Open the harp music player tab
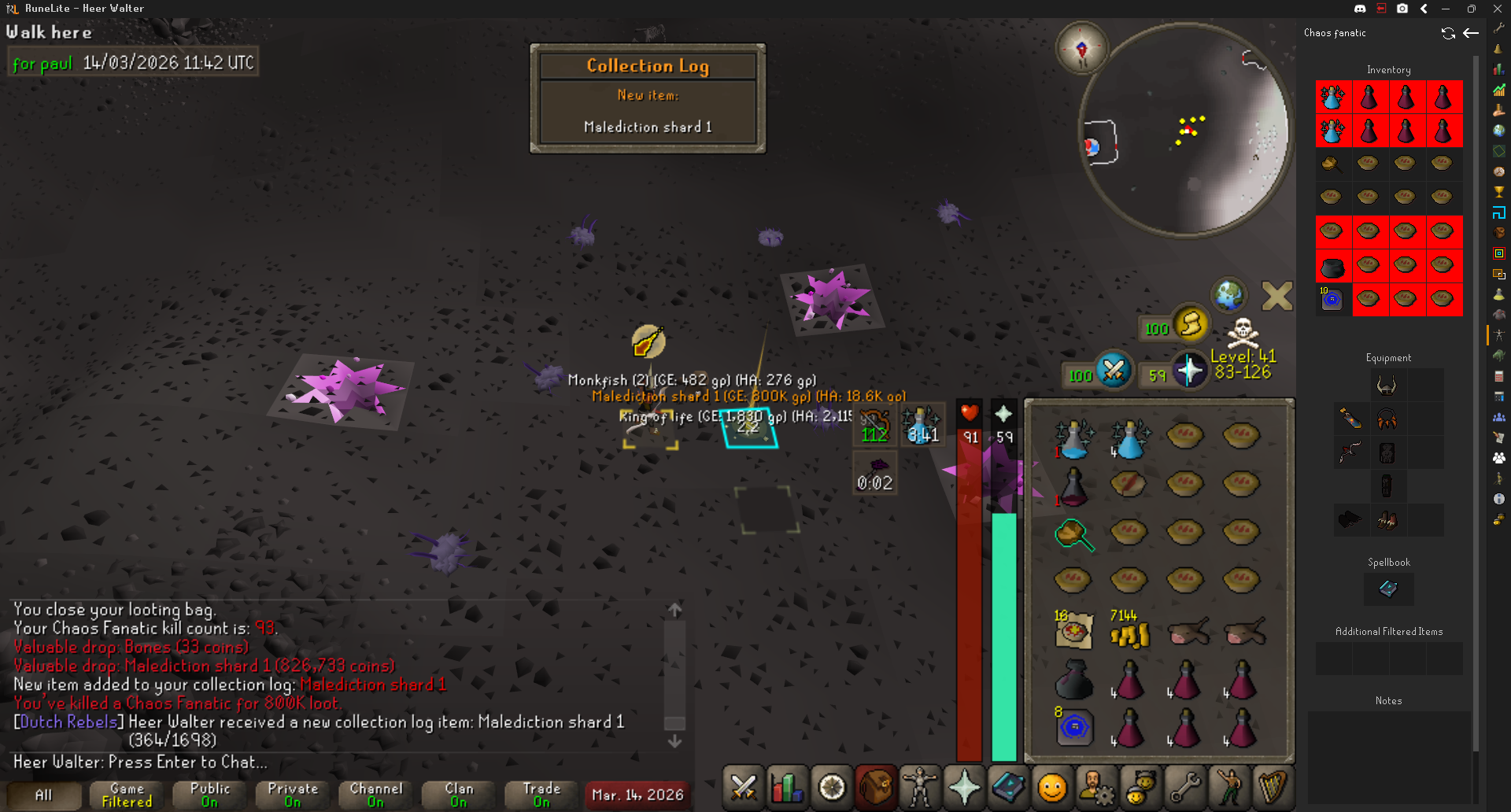Viewport: 1511px width, 812px height. click(1273, 787)
